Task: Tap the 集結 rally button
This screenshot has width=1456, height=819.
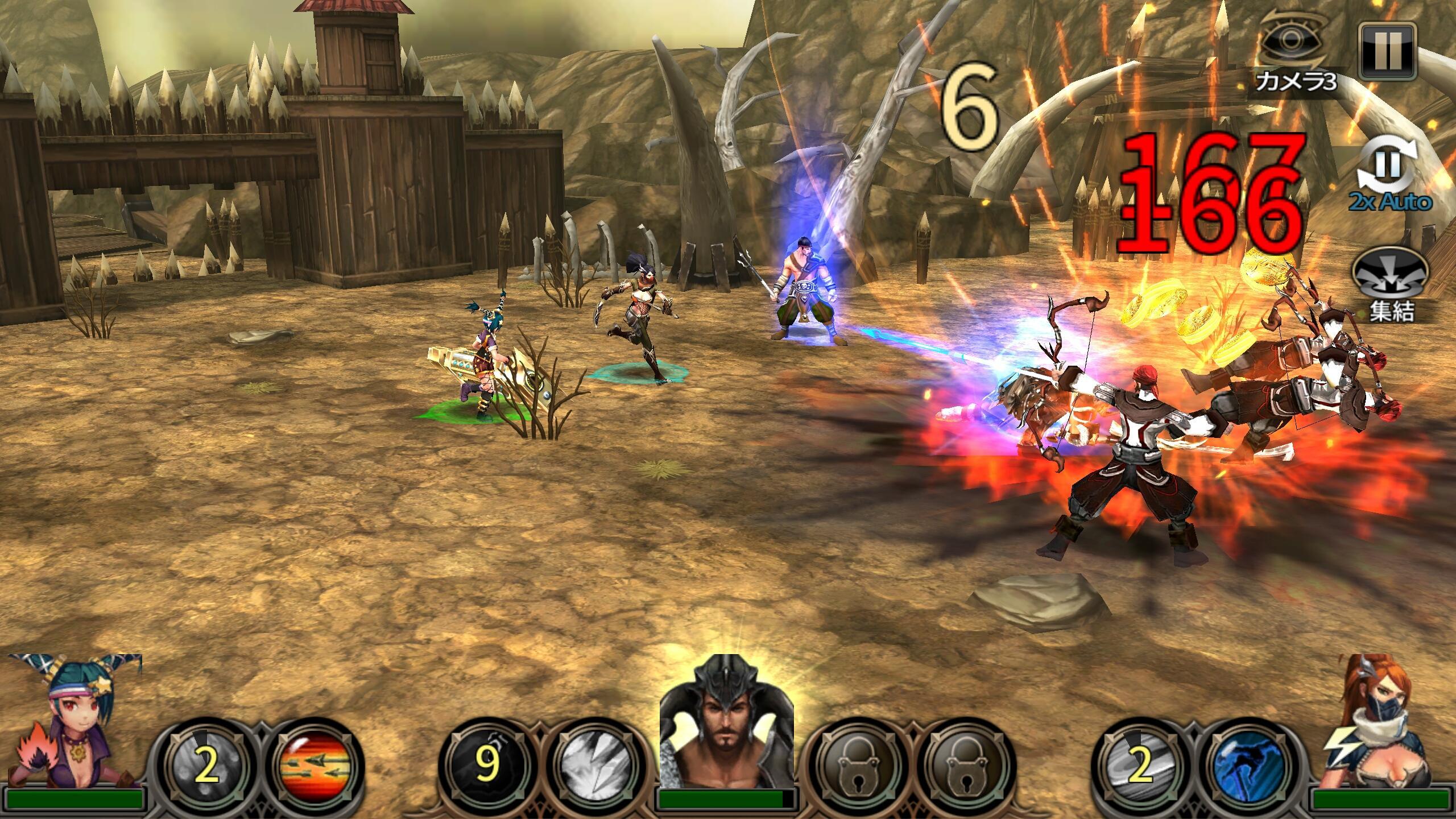Action: (1389, 284)
